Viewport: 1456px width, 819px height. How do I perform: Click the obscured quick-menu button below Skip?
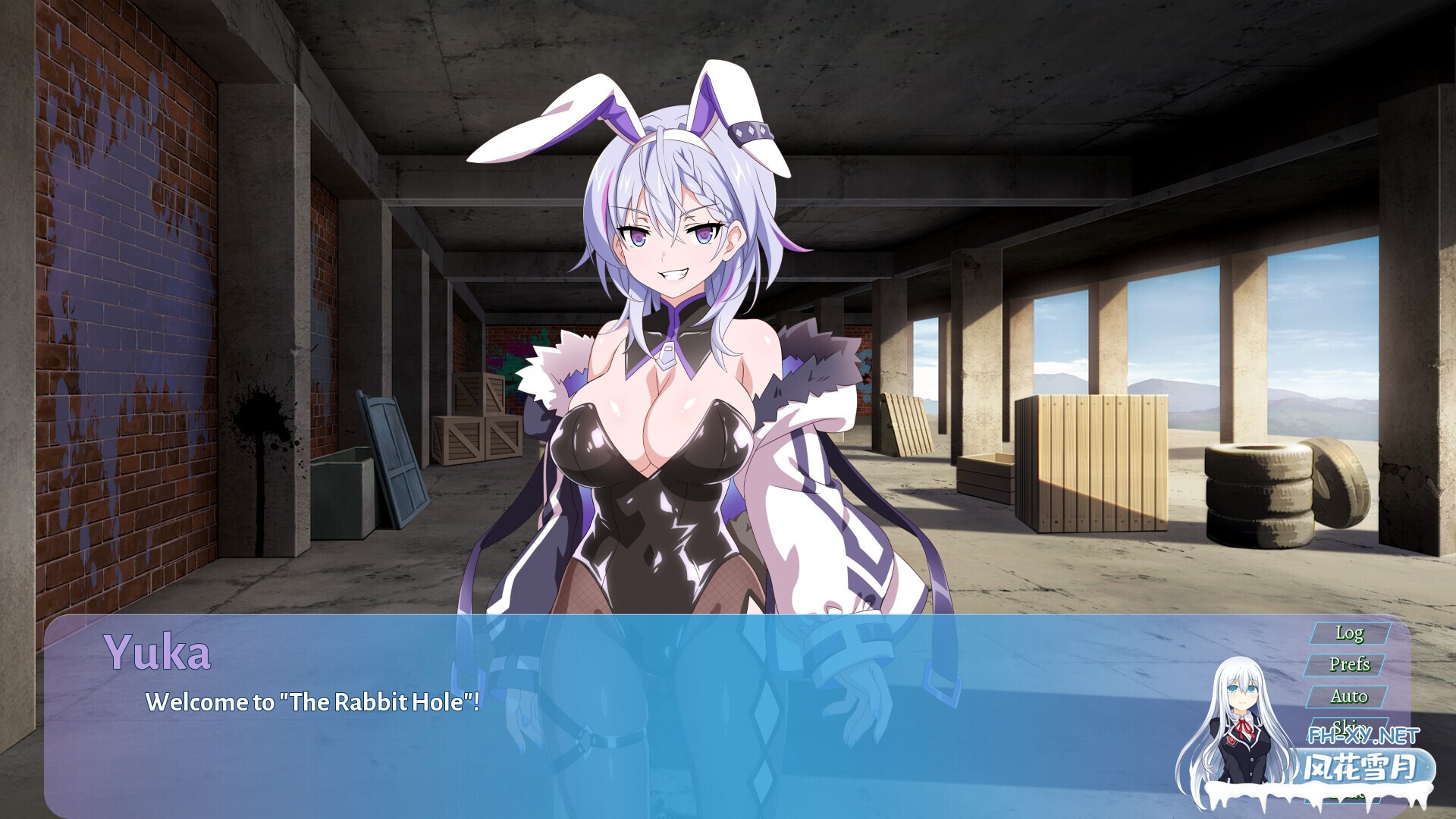[x=1350, y=757]
